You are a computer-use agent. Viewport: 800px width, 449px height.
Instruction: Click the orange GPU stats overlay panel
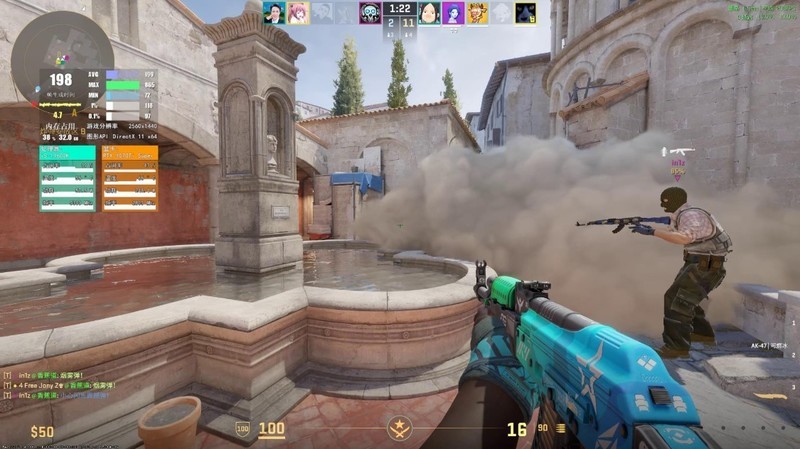click(130, 178)
